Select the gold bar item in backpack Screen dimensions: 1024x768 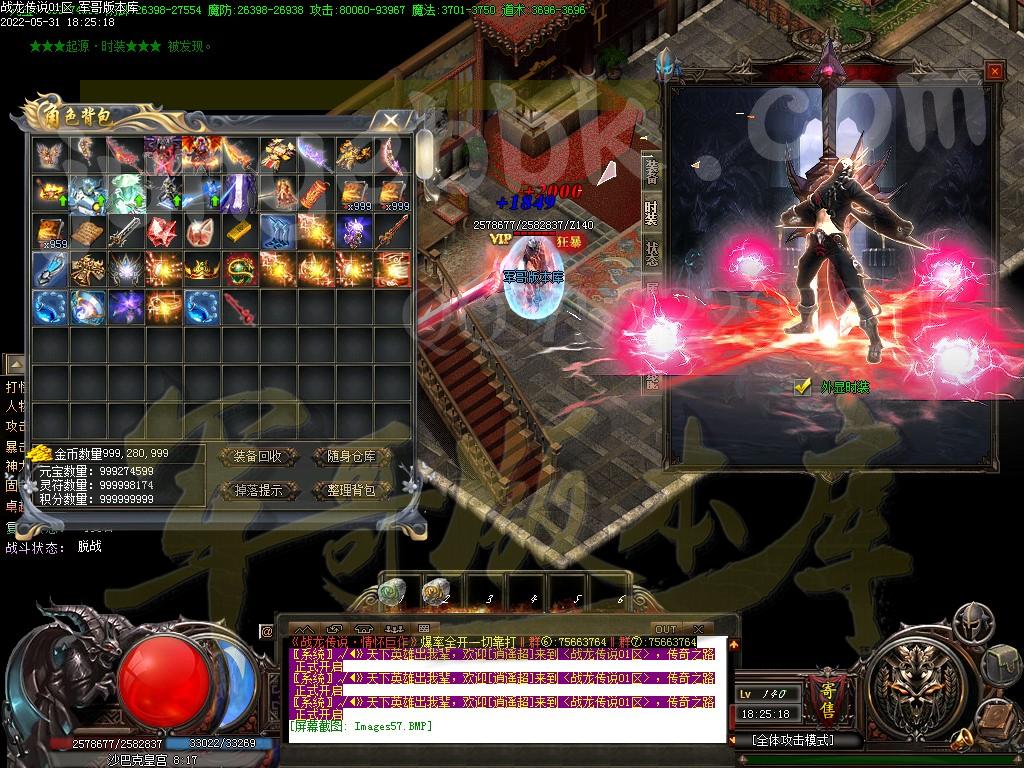coord(240,231)
